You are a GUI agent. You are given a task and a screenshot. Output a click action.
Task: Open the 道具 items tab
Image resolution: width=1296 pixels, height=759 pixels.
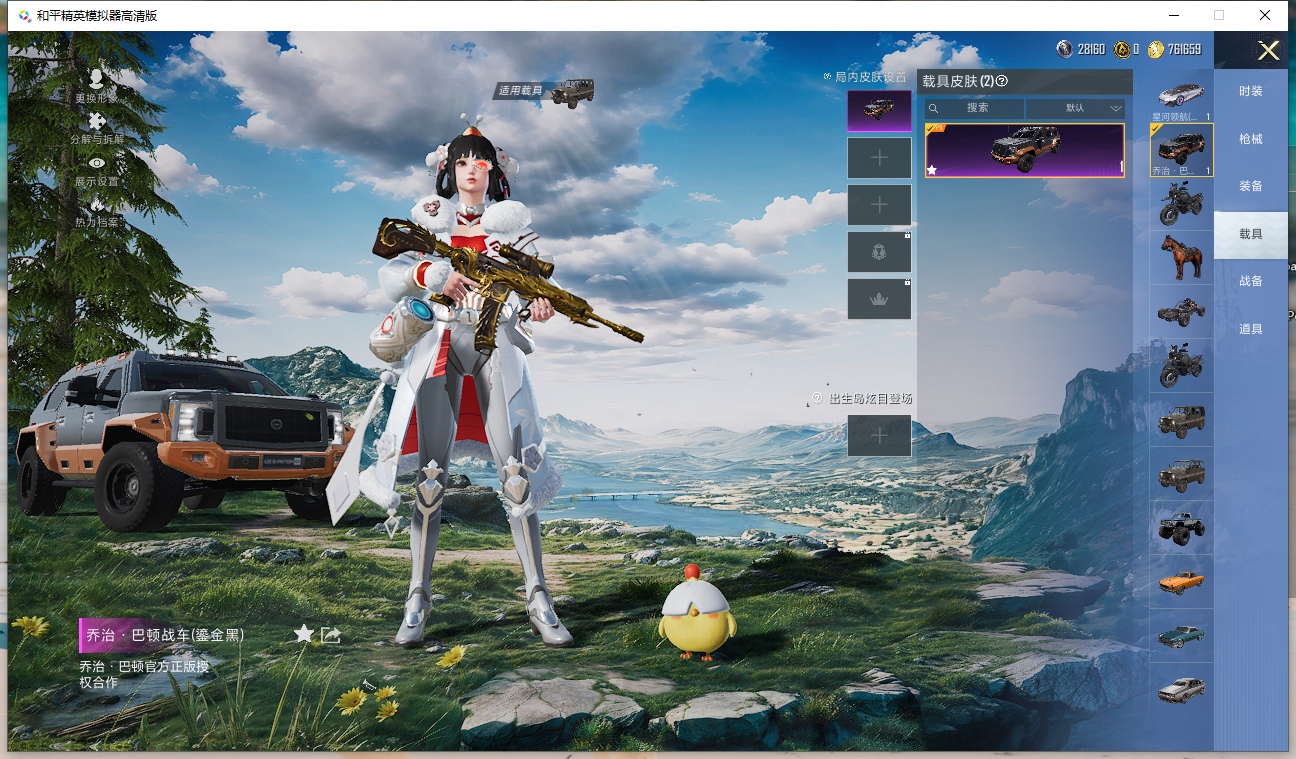point(1250,329)
